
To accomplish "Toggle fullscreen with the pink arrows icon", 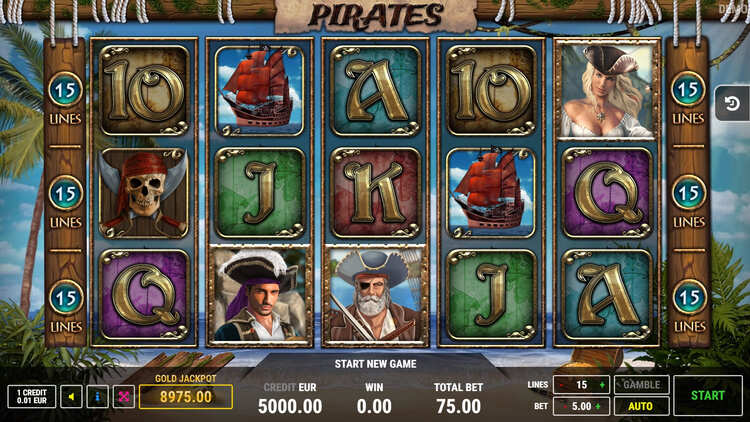I will click(124, 397).
